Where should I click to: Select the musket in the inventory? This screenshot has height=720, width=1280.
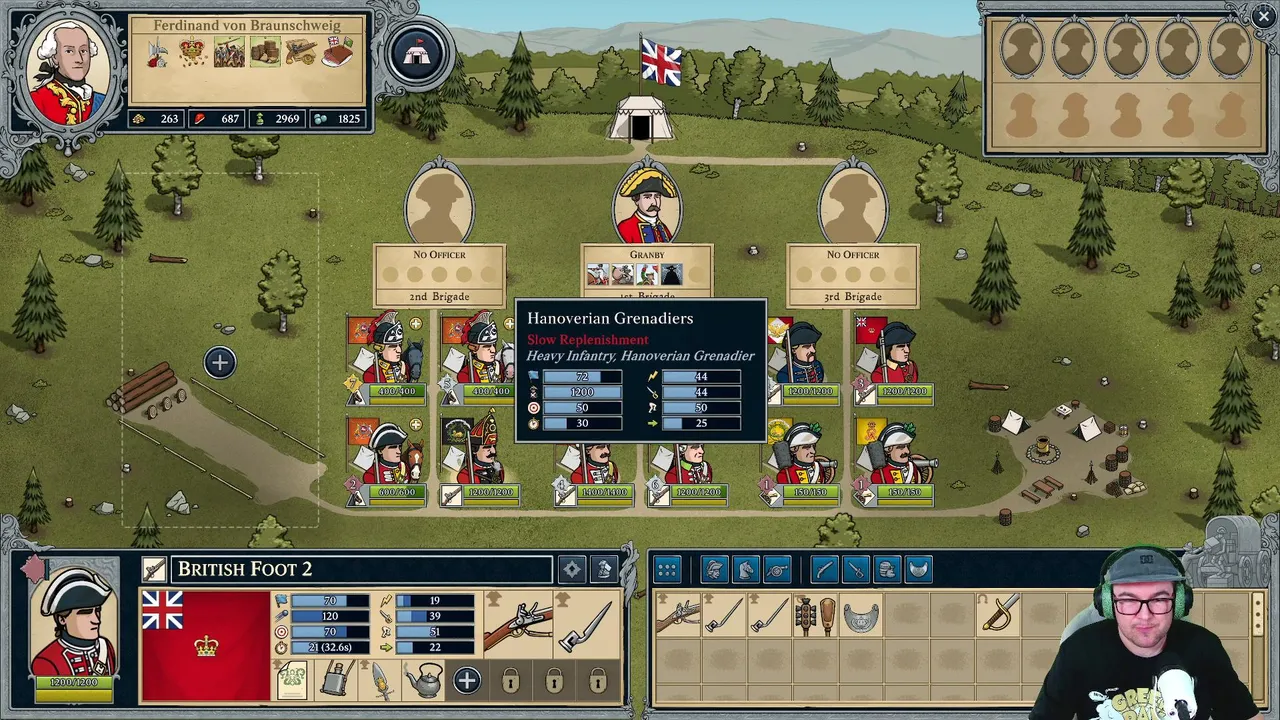click(678, 615)
